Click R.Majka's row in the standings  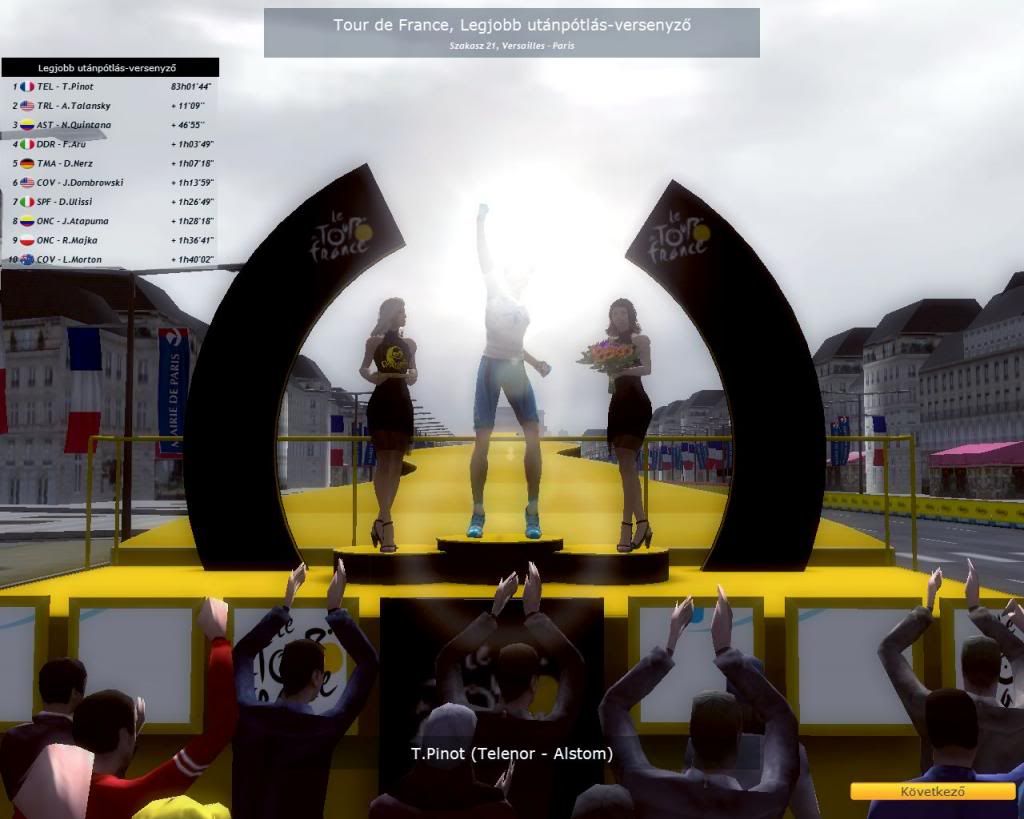[x=110, y=241]
